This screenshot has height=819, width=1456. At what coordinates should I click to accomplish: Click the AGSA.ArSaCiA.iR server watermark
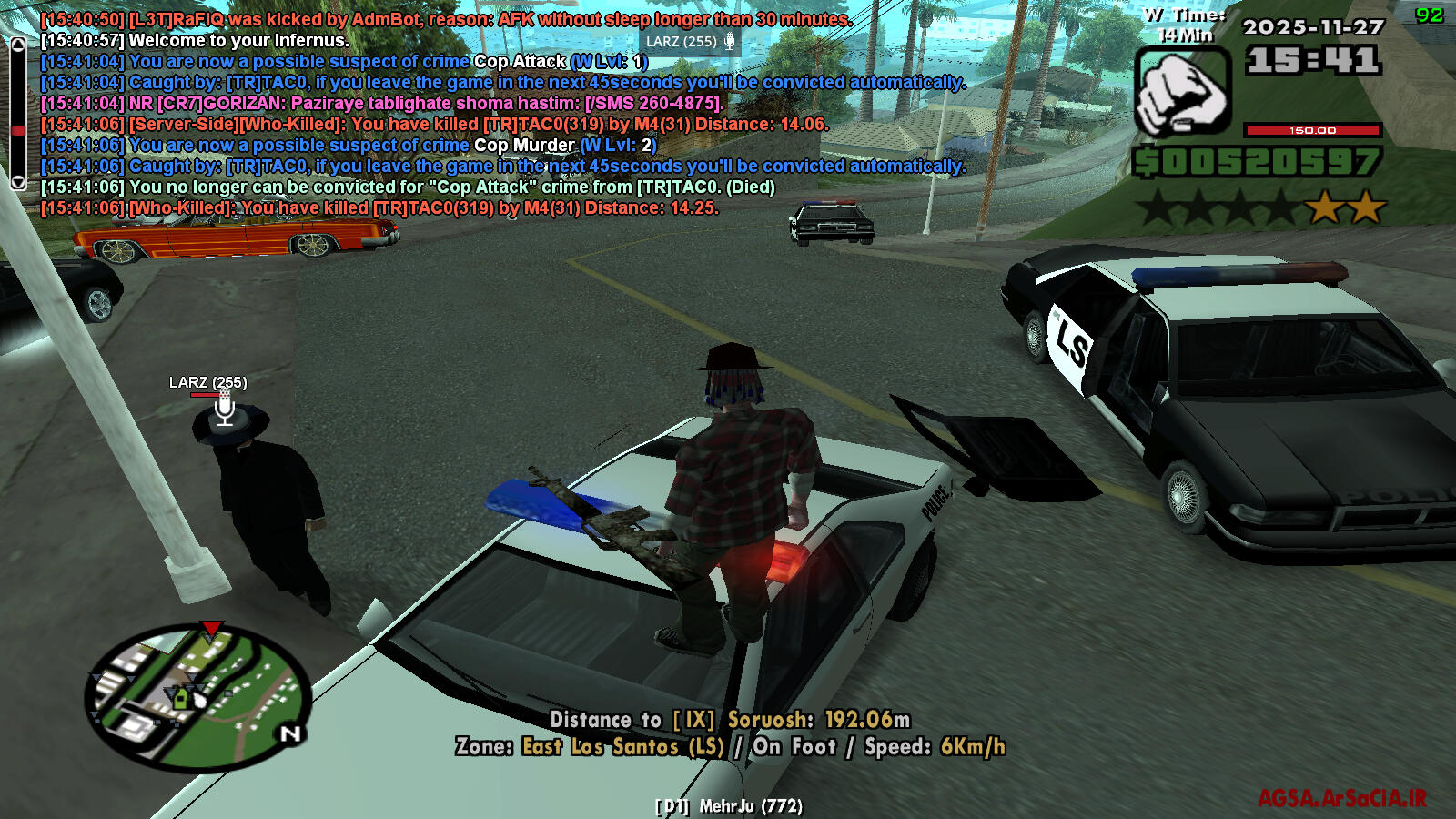pos(1342,799)
